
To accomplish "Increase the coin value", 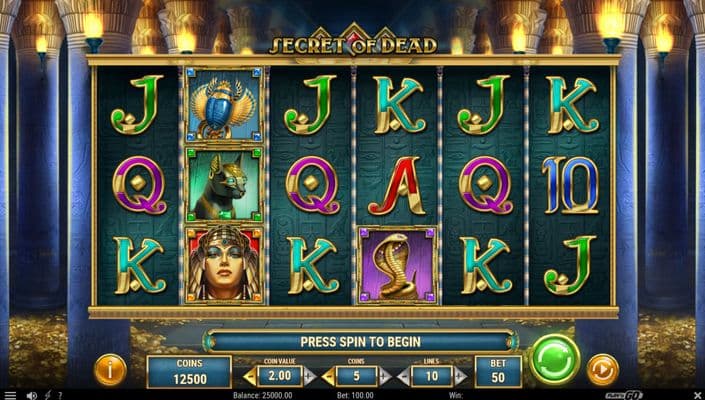I will [309, 377].
